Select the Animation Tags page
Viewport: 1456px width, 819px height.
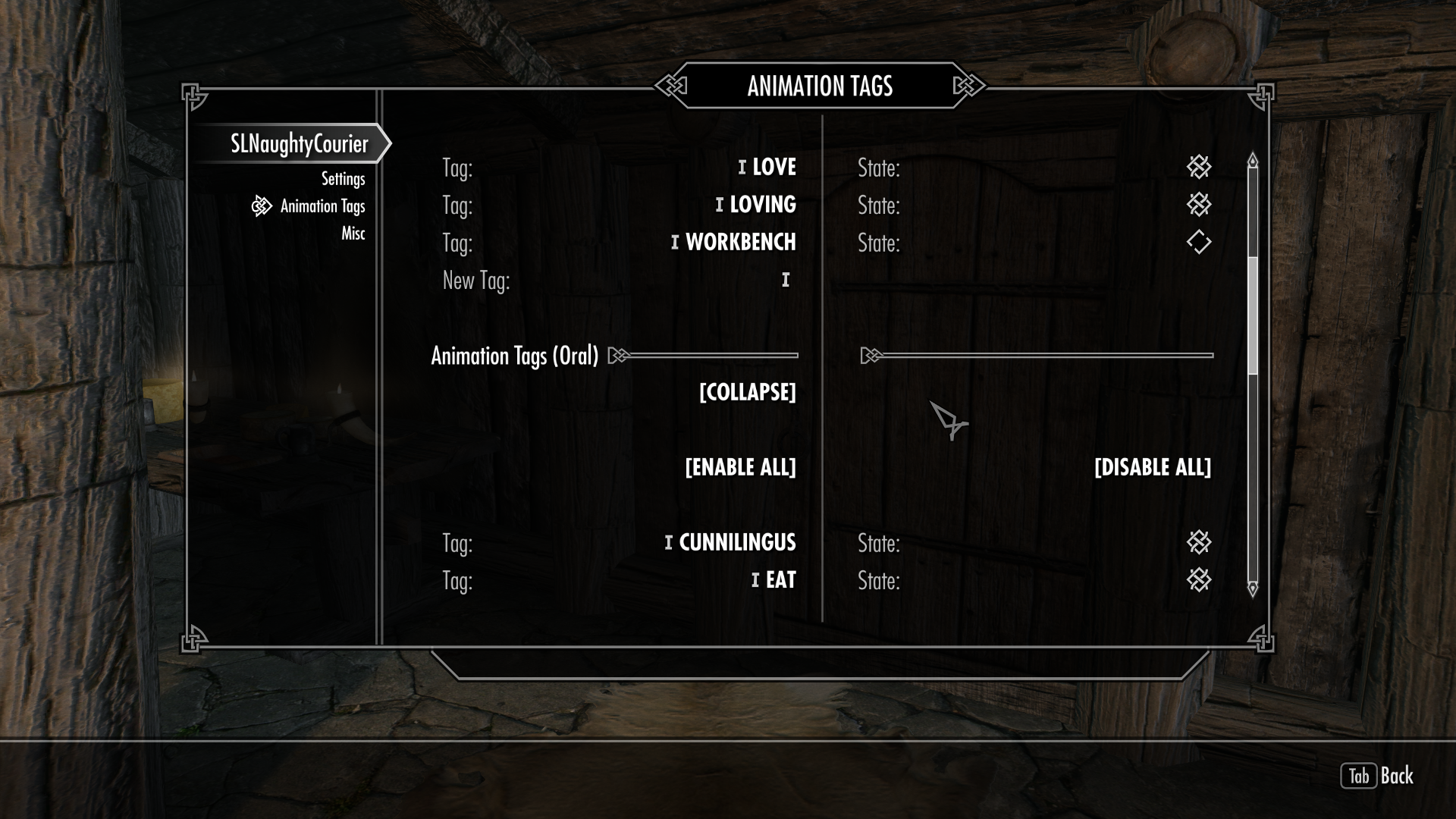[322, 206]
